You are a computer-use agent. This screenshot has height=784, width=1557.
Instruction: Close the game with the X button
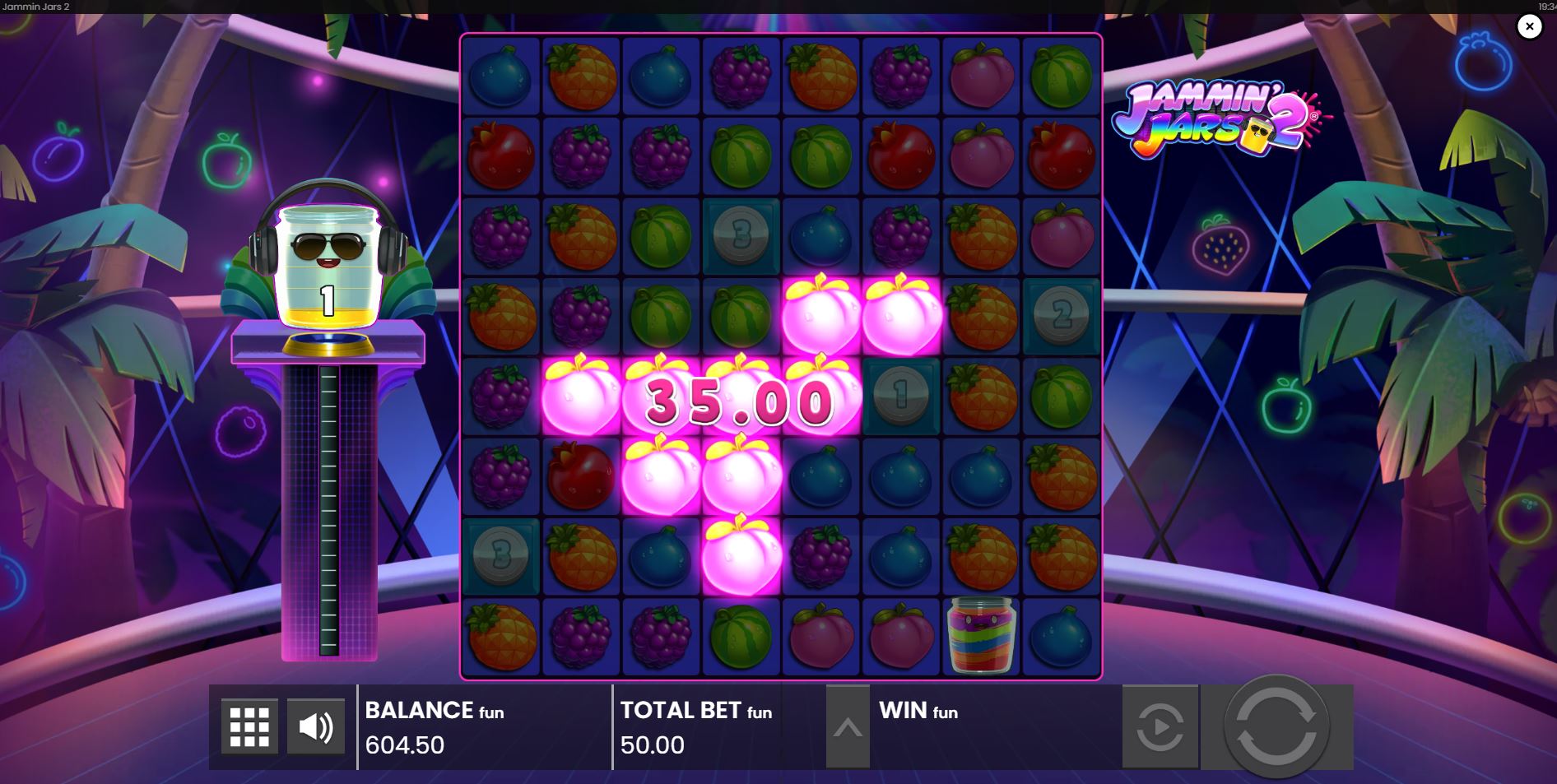tap(1530, 26)
